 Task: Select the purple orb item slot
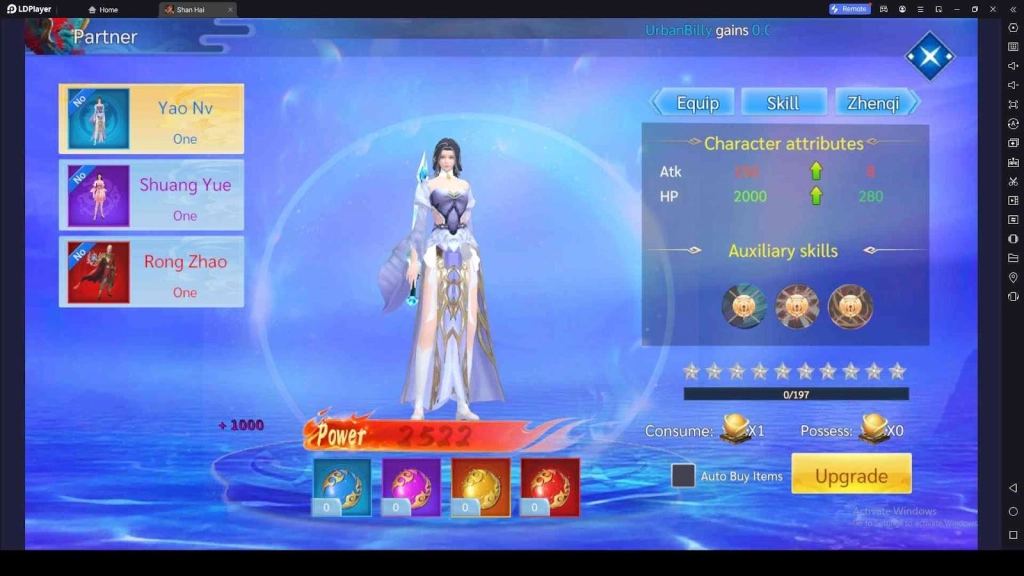click(x=411, y=487)
